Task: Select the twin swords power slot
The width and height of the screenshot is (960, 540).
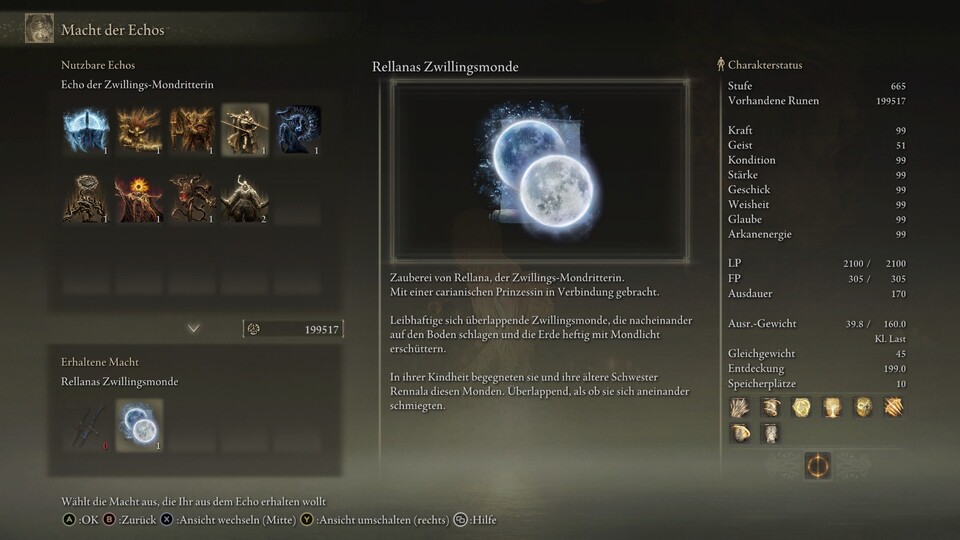Action: pos(87,424)
